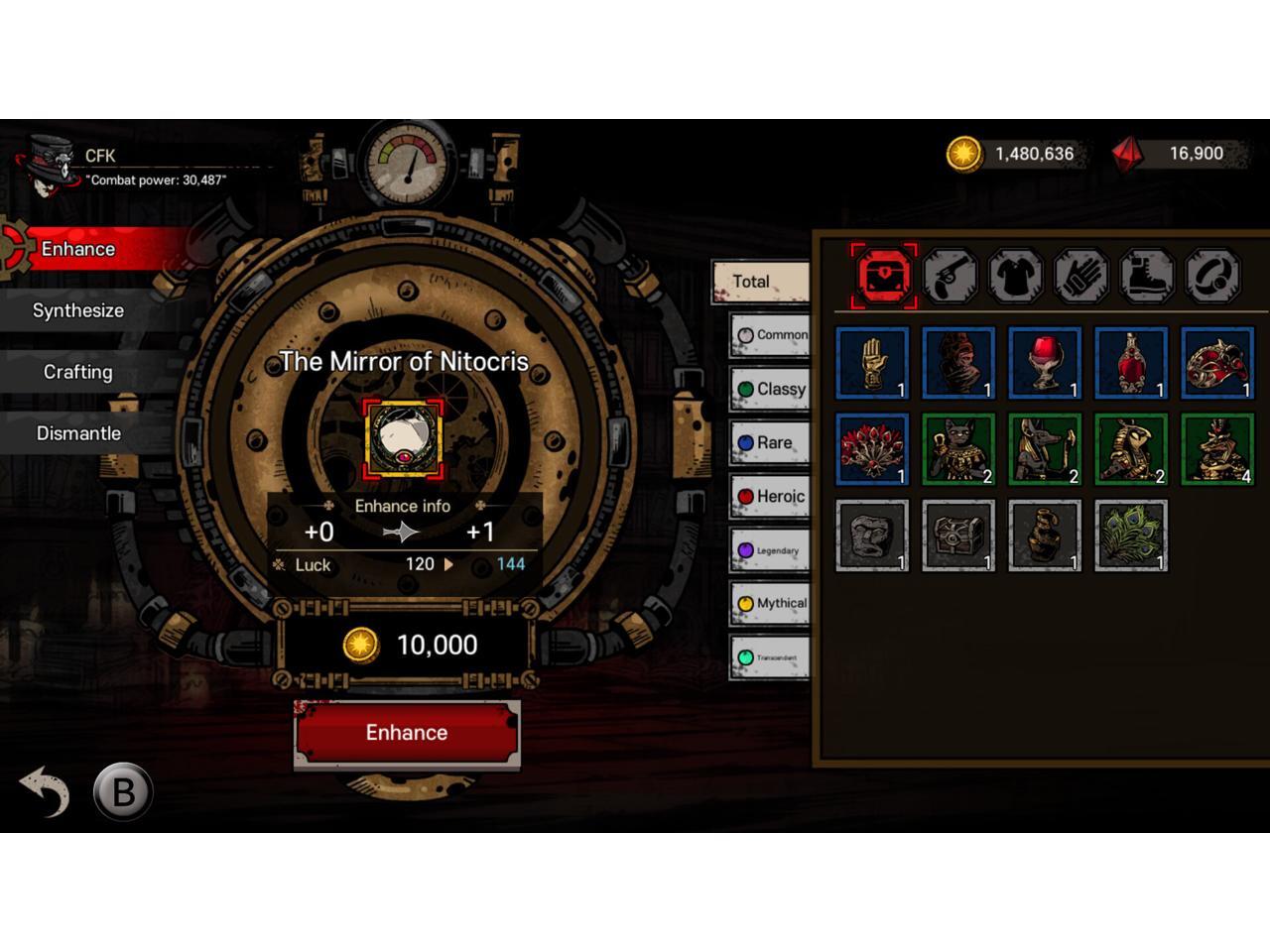The width and height of the screenshot is (1270, 952).
Task: Filter items by Classy rarity
Action: point(770,389)
